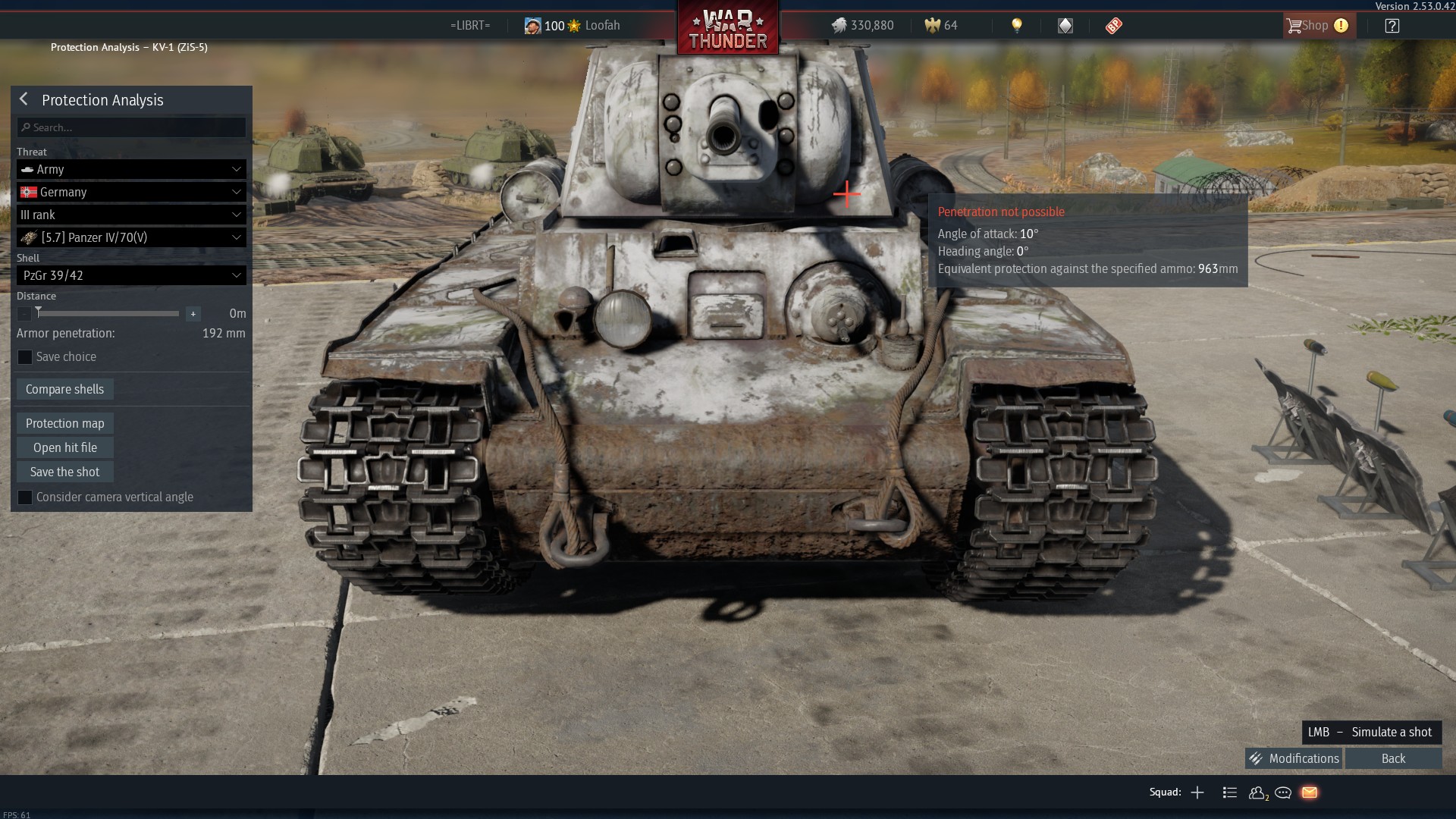Open the Germany nation dropdown
The height and width of the screenshot is (819, 1456).
tap(131, 192)
